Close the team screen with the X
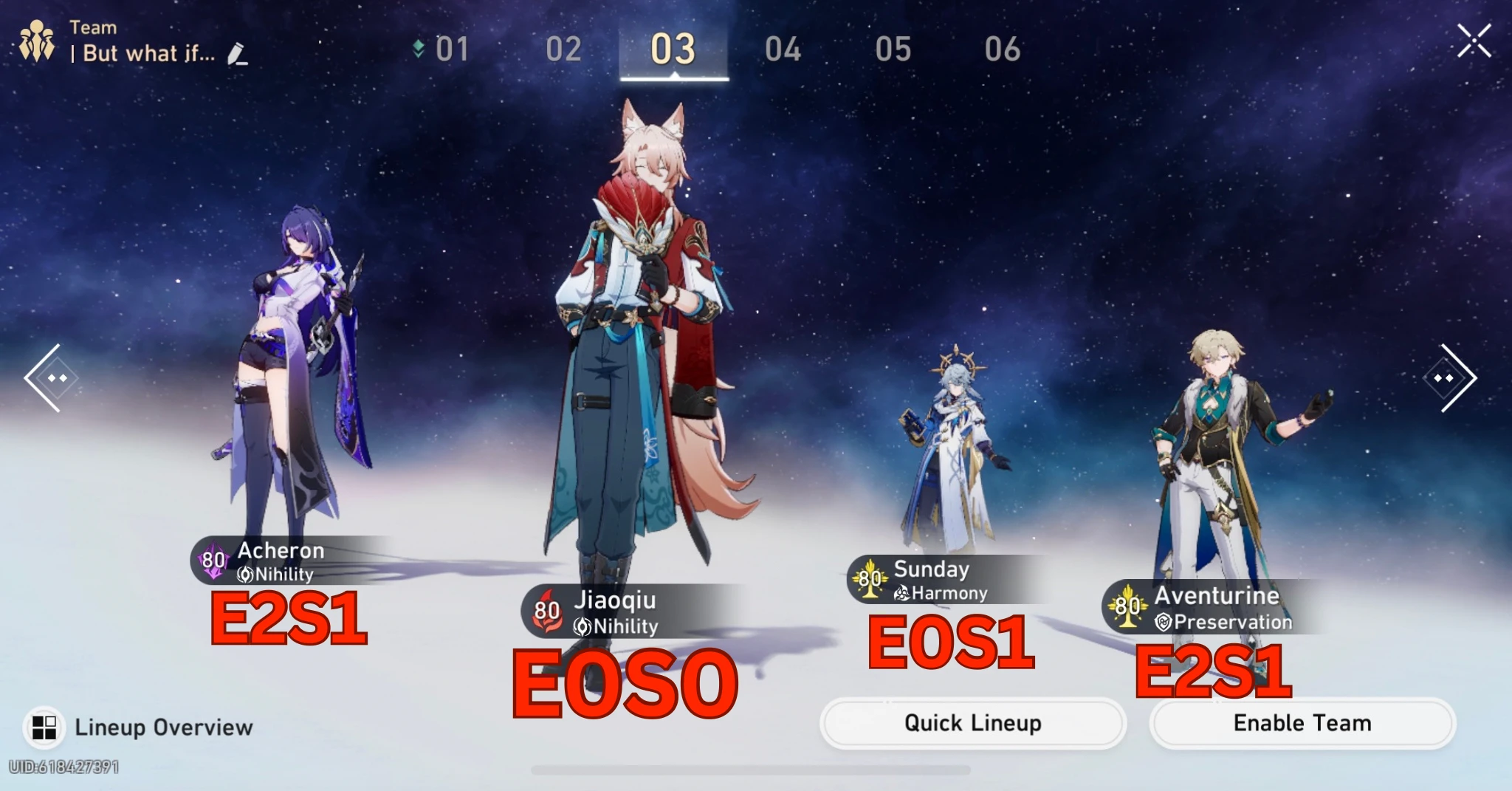 coord(1473,41)
